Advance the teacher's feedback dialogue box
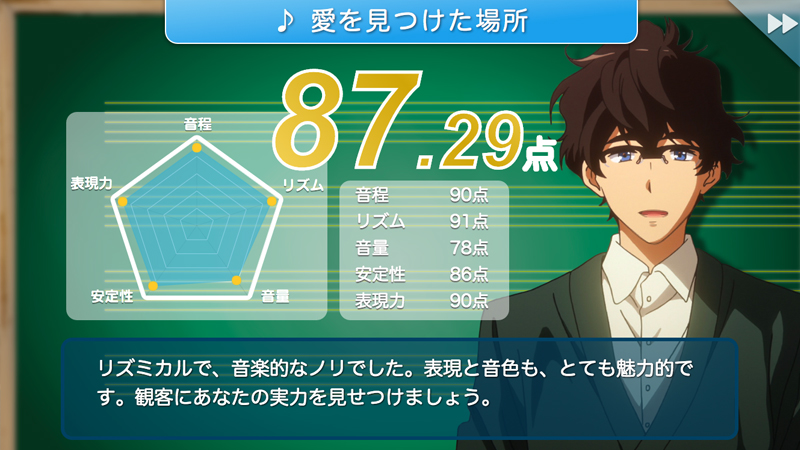The height and width of the screenshot is (450, 800). [399, 388]
